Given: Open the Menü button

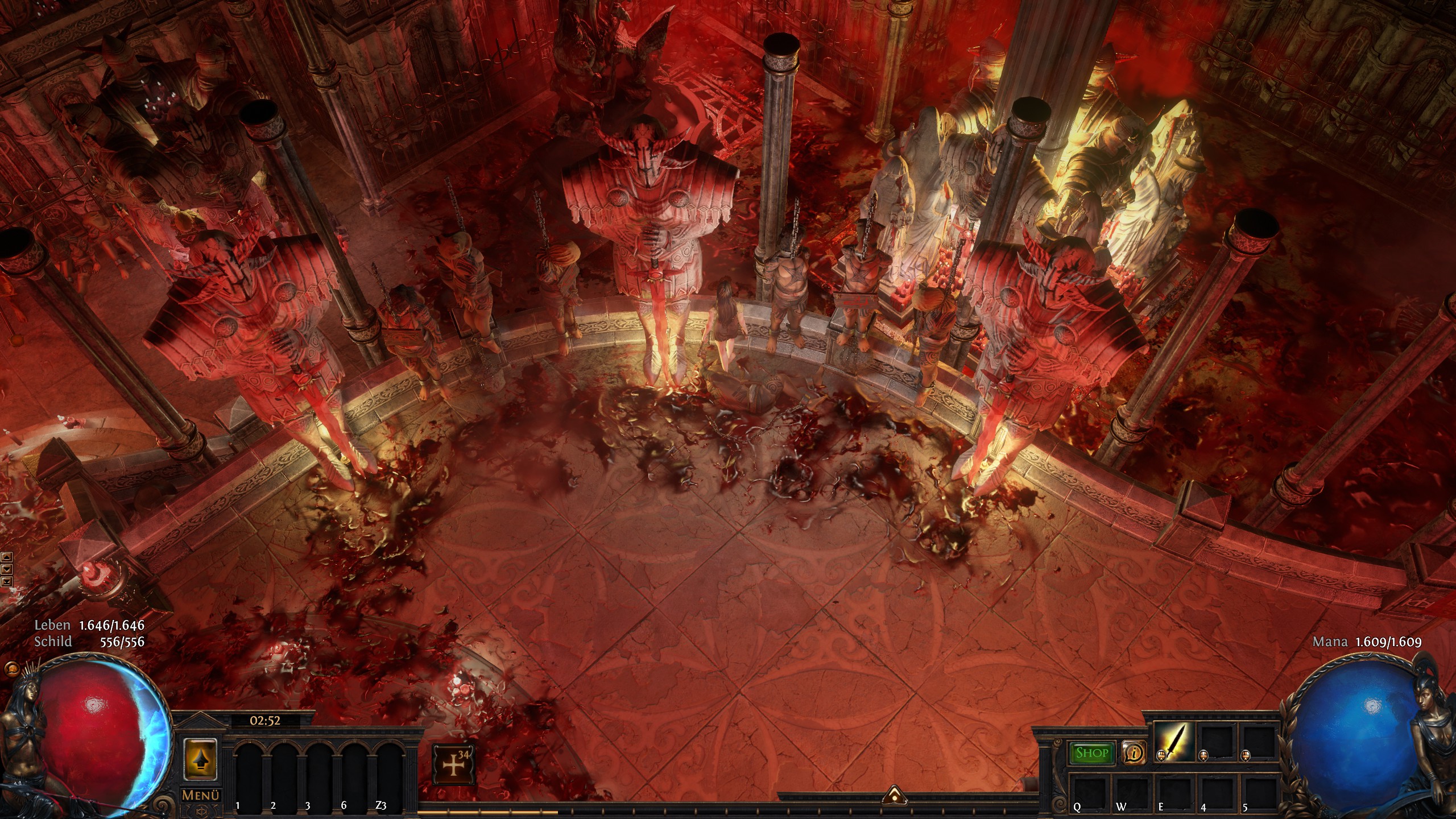Looking at the screenshot, I should click(x=201, y=795).
